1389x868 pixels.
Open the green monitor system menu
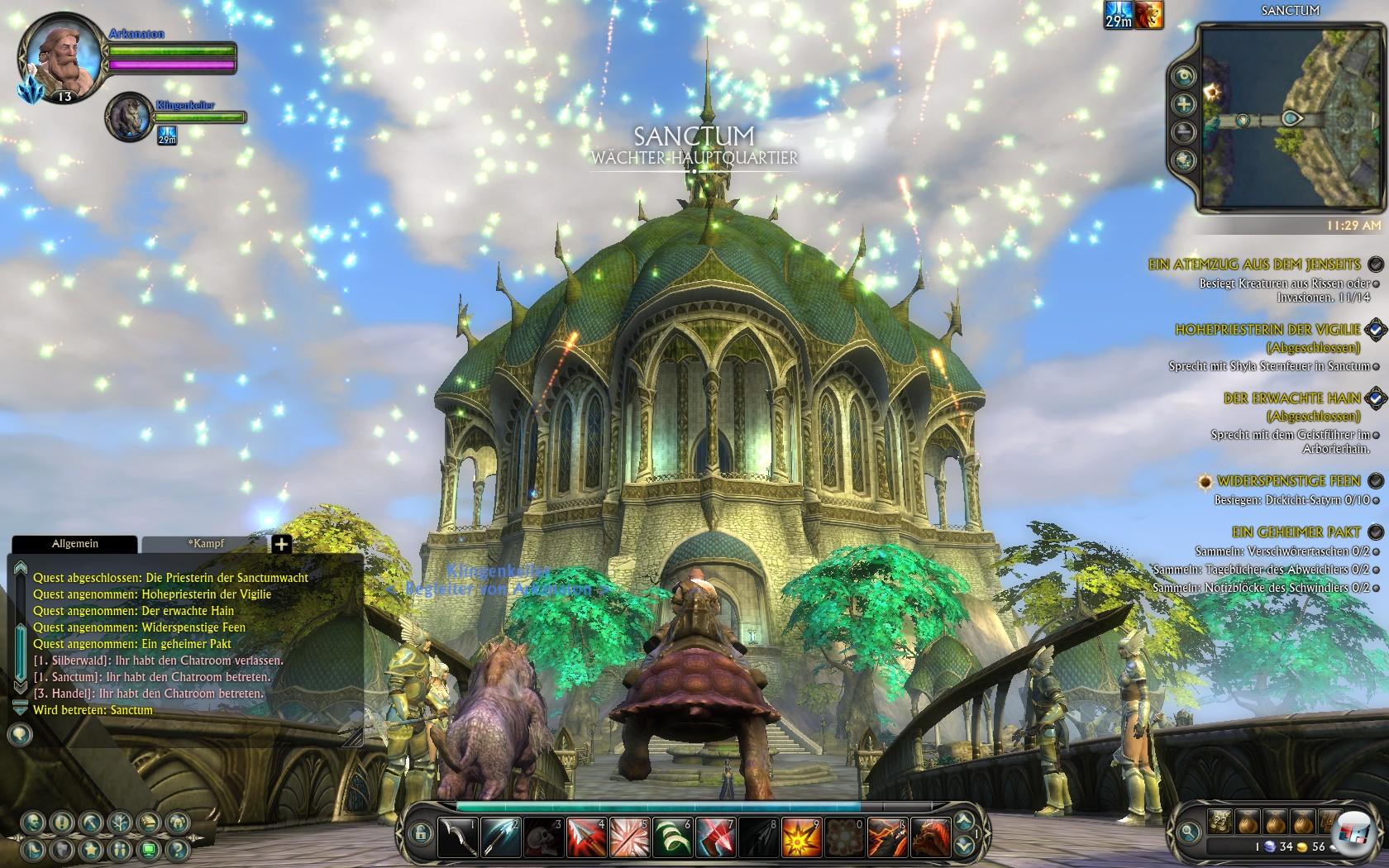coord(148,848)
